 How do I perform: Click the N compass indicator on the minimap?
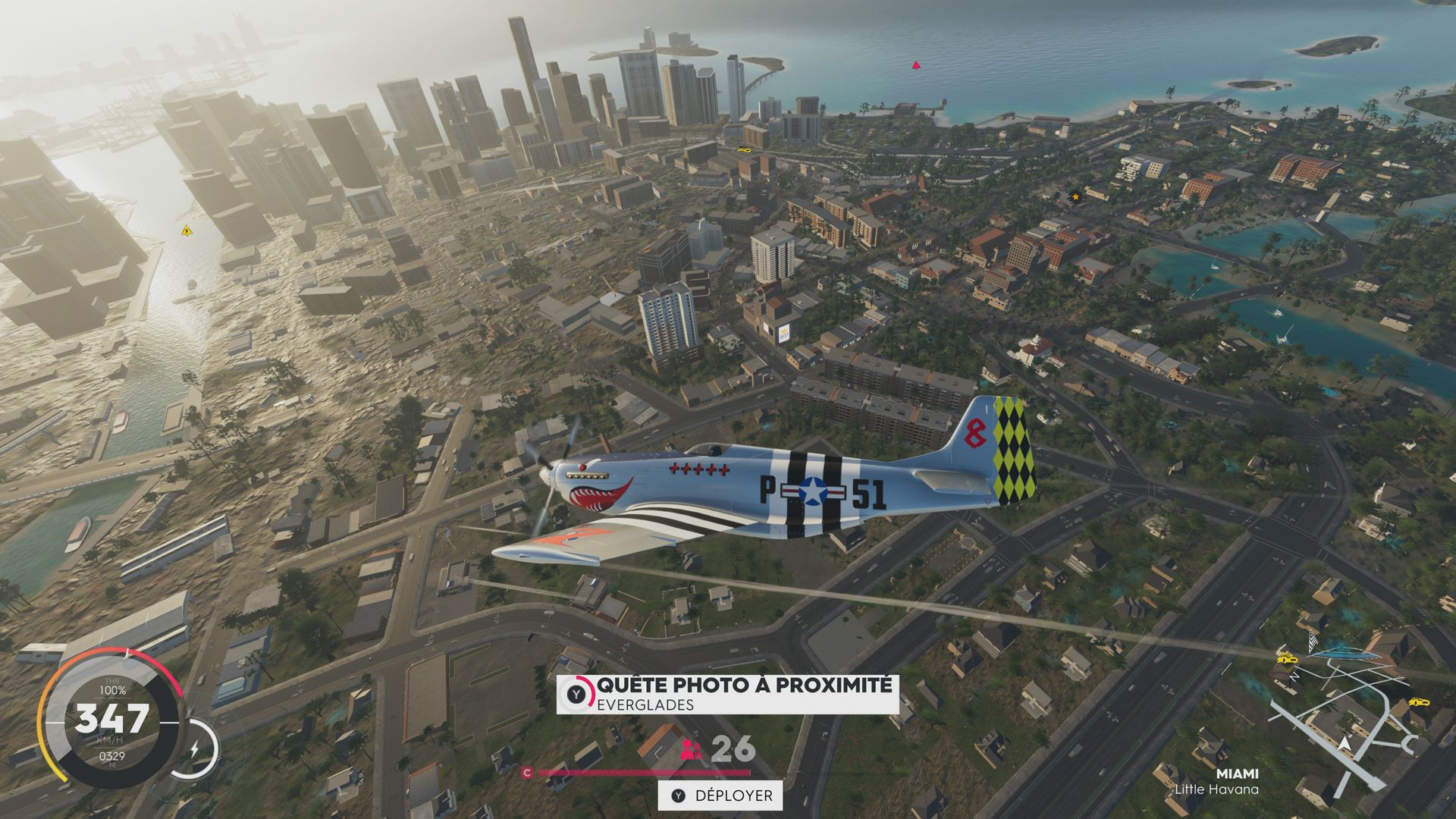(x=1294, y=676)
